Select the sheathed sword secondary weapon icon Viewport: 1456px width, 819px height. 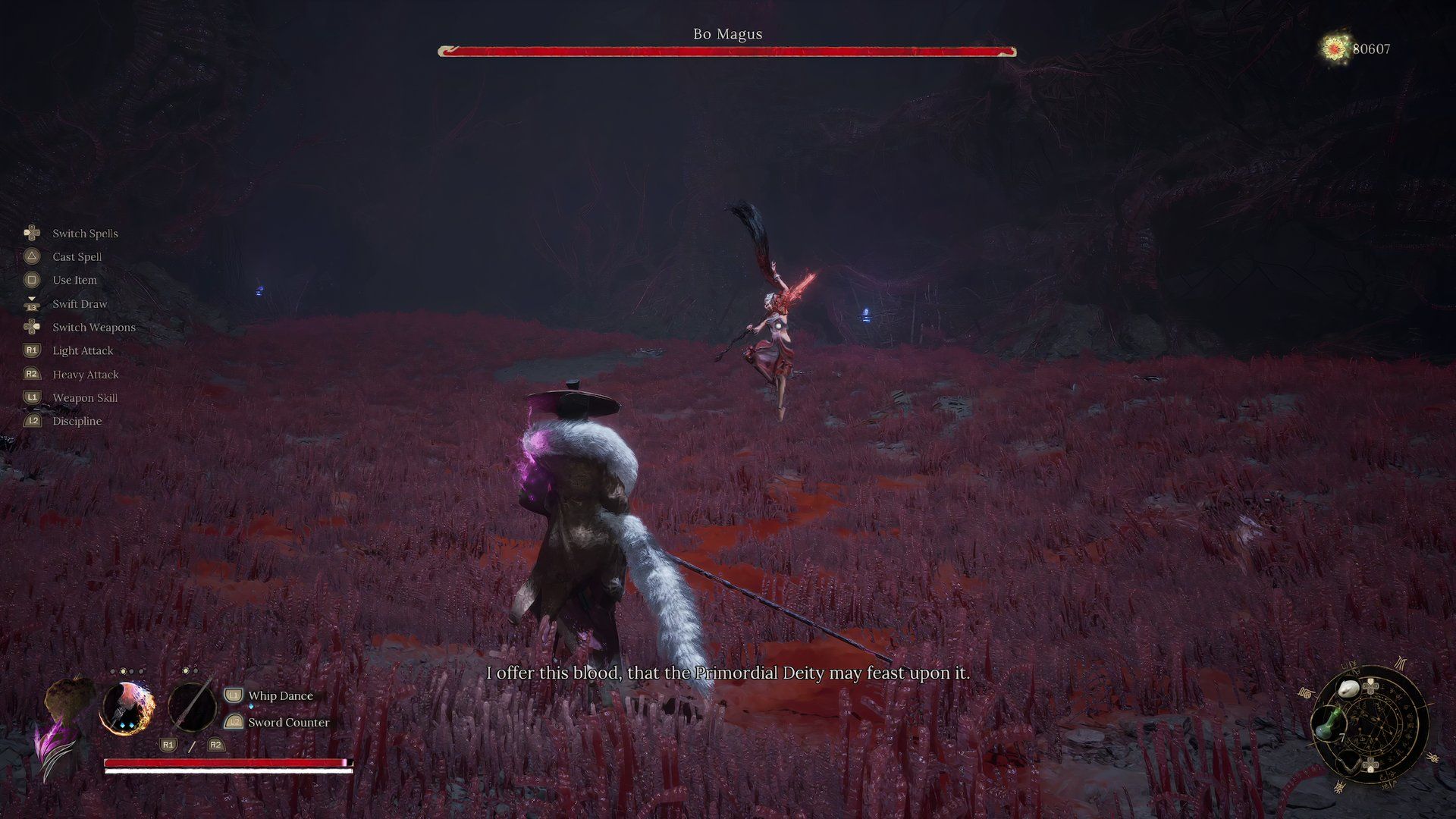tap(192, 708)
